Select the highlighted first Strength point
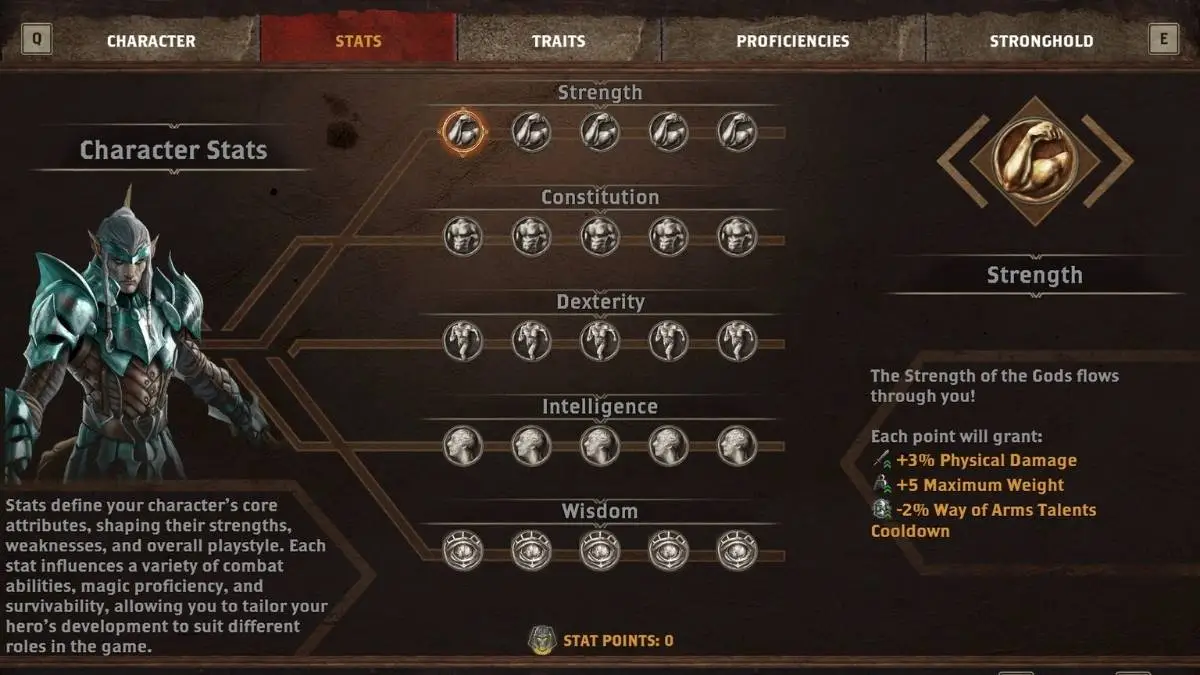1200x675 pixels. pos(463,131)
